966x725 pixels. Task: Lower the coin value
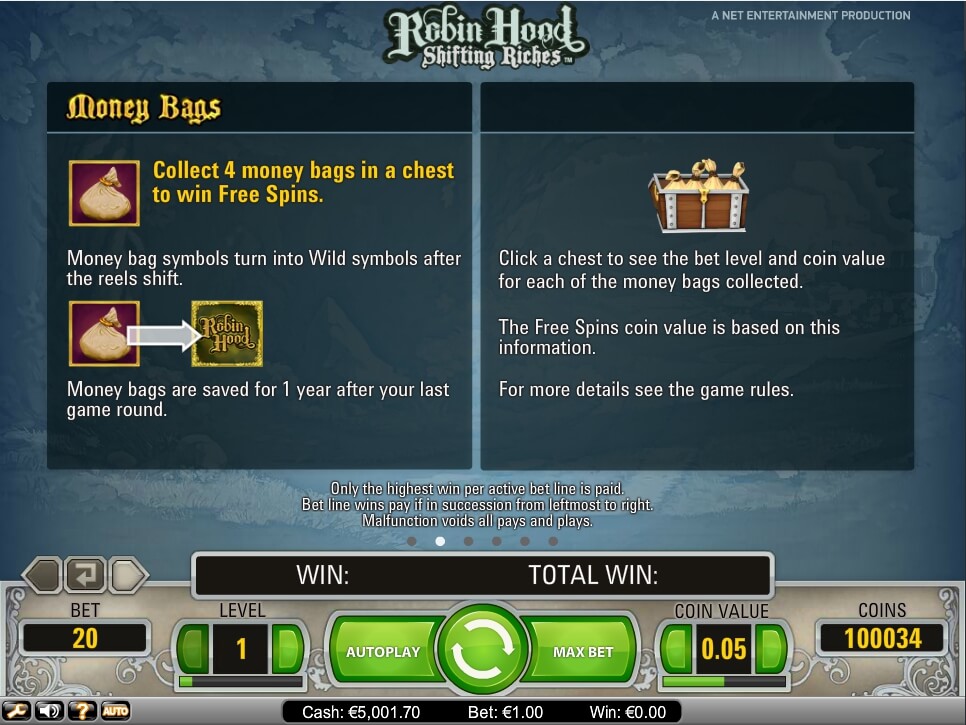click(x=677, y=650)
